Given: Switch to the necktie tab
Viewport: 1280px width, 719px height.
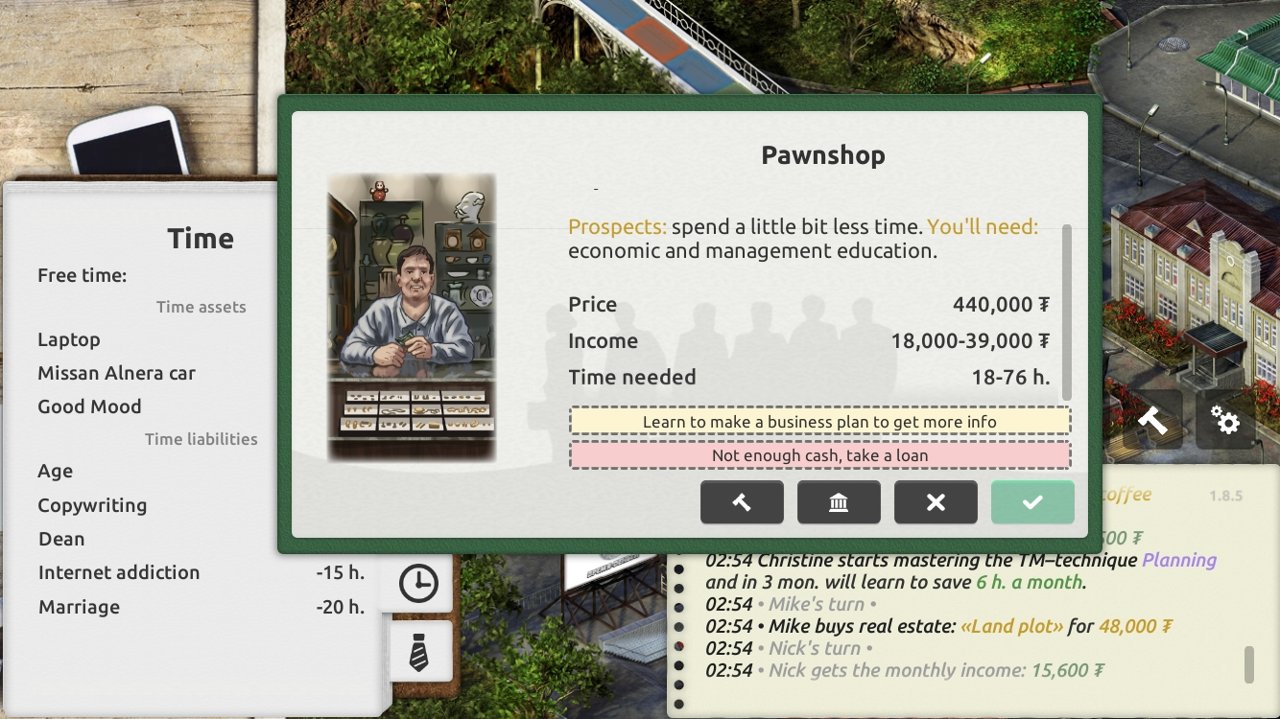Looking at the screenshot, I should [418, 651].
